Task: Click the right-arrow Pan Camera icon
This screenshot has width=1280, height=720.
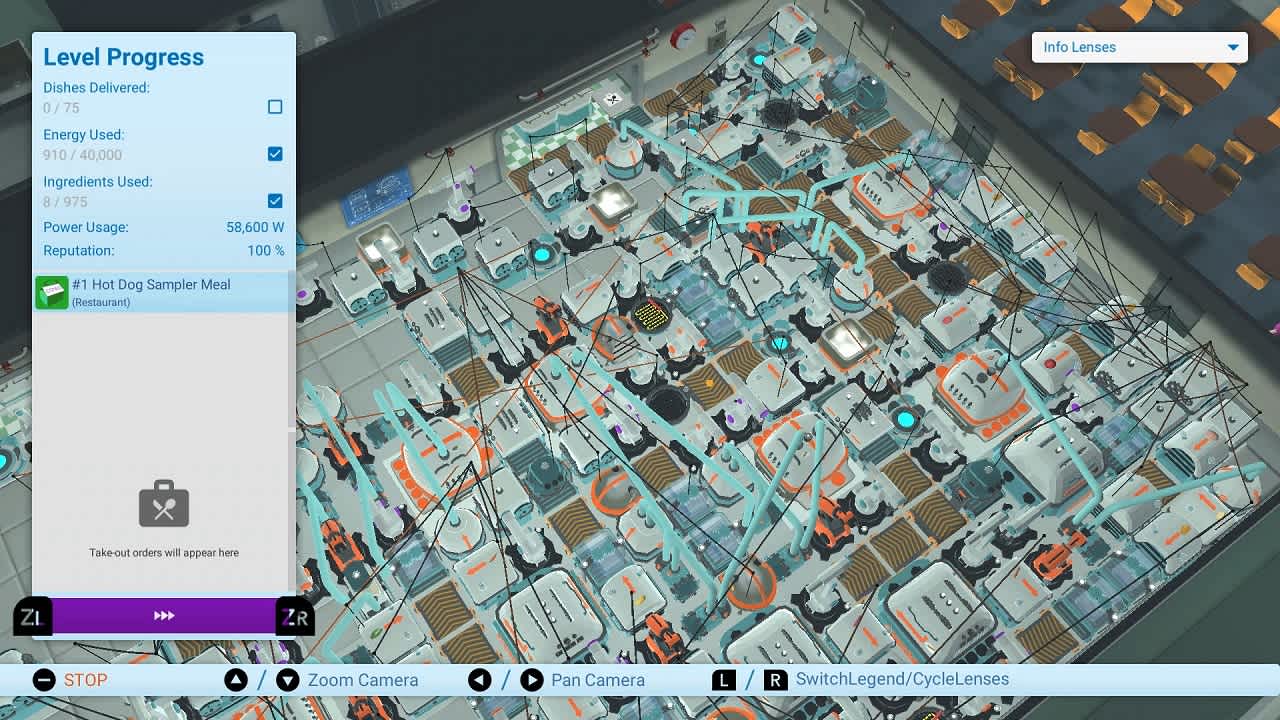Action: (531, 680)
